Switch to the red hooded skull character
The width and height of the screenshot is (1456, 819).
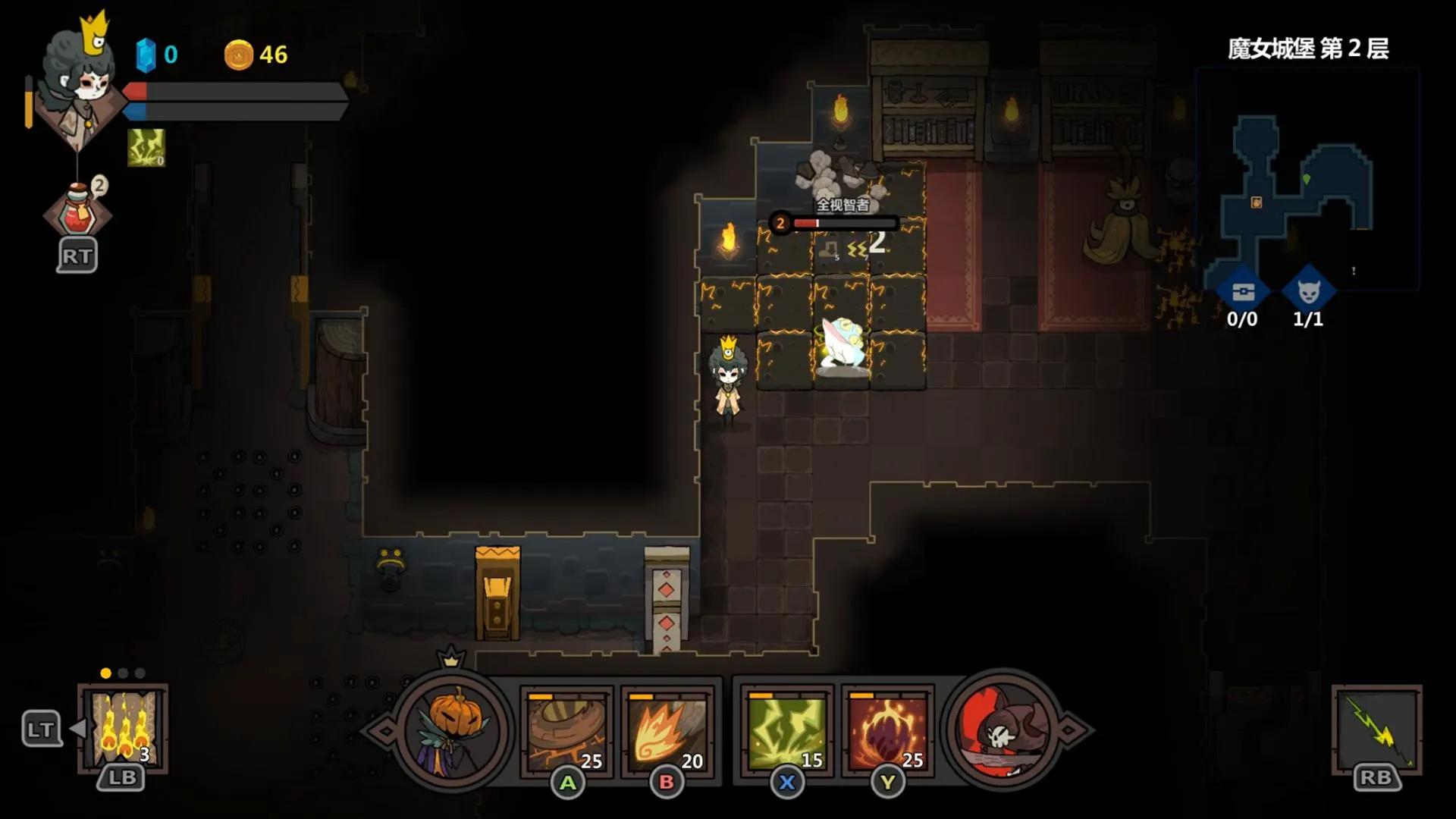point(1003,730)
